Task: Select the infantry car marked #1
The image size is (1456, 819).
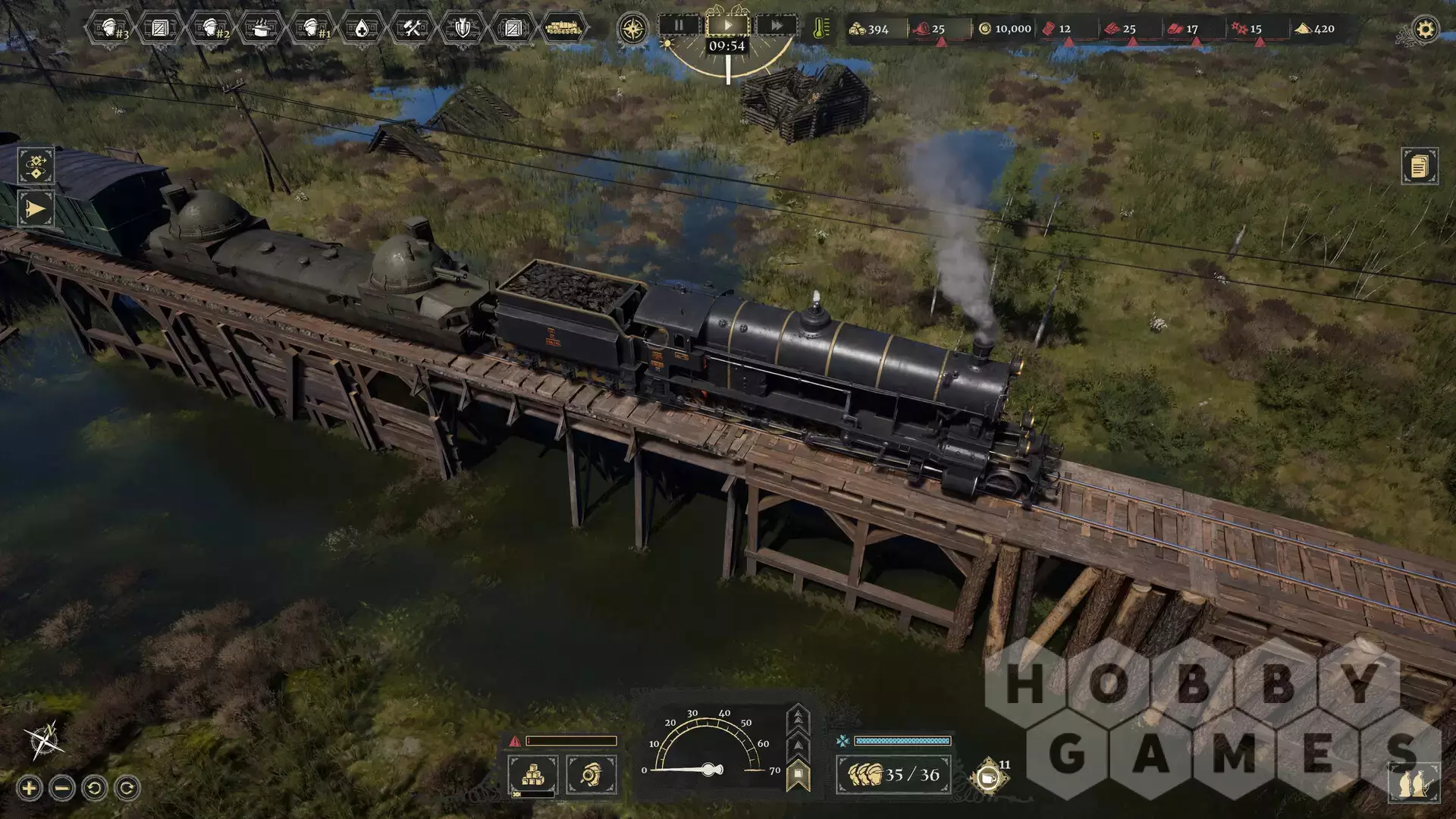Action: pos(312,29)
